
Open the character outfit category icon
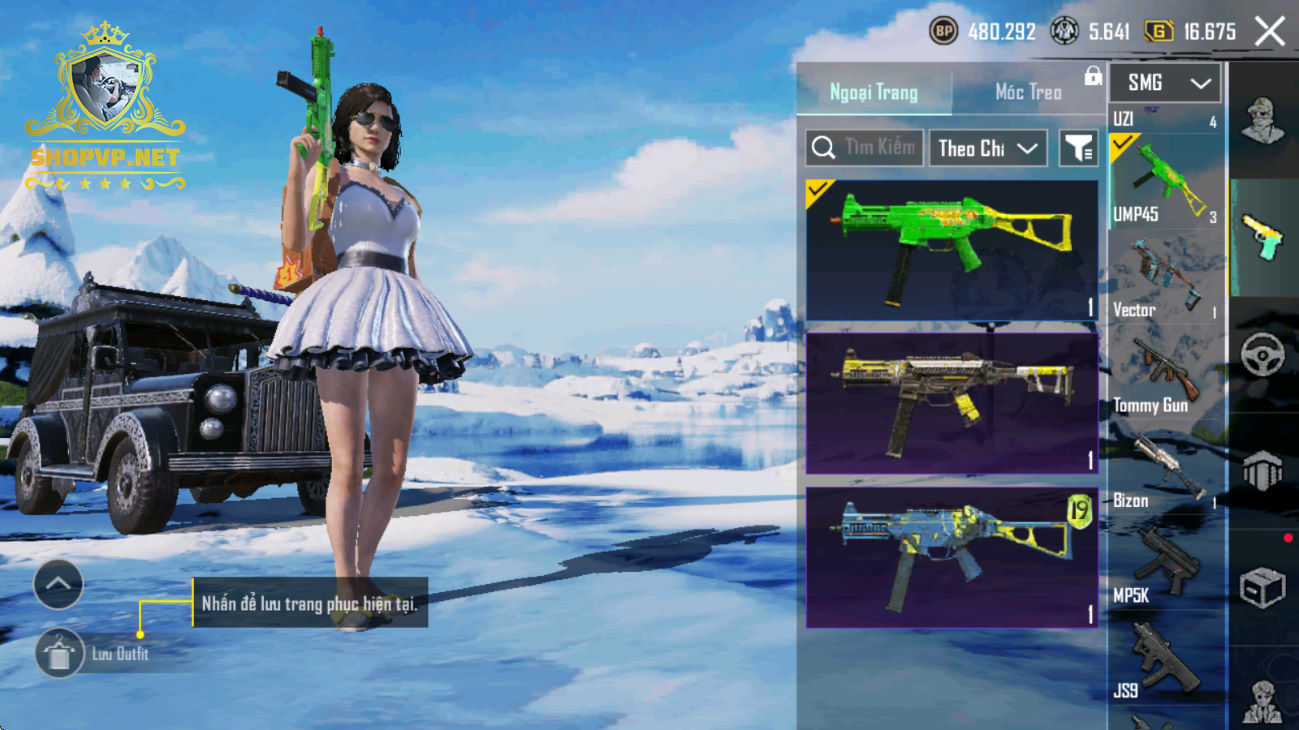tap(1262, 121)
